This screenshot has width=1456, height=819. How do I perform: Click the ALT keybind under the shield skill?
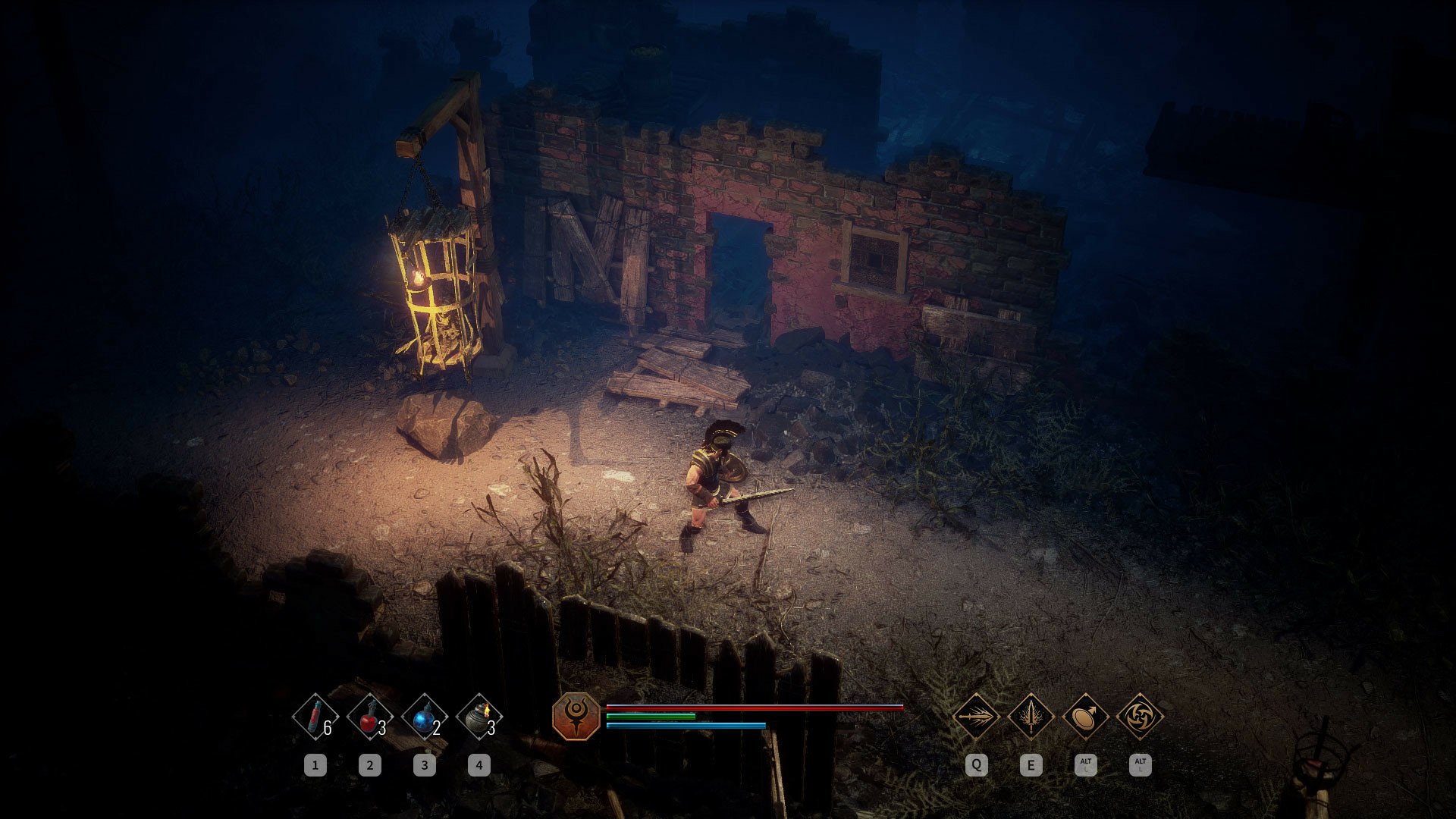[x=1087, y=765]
